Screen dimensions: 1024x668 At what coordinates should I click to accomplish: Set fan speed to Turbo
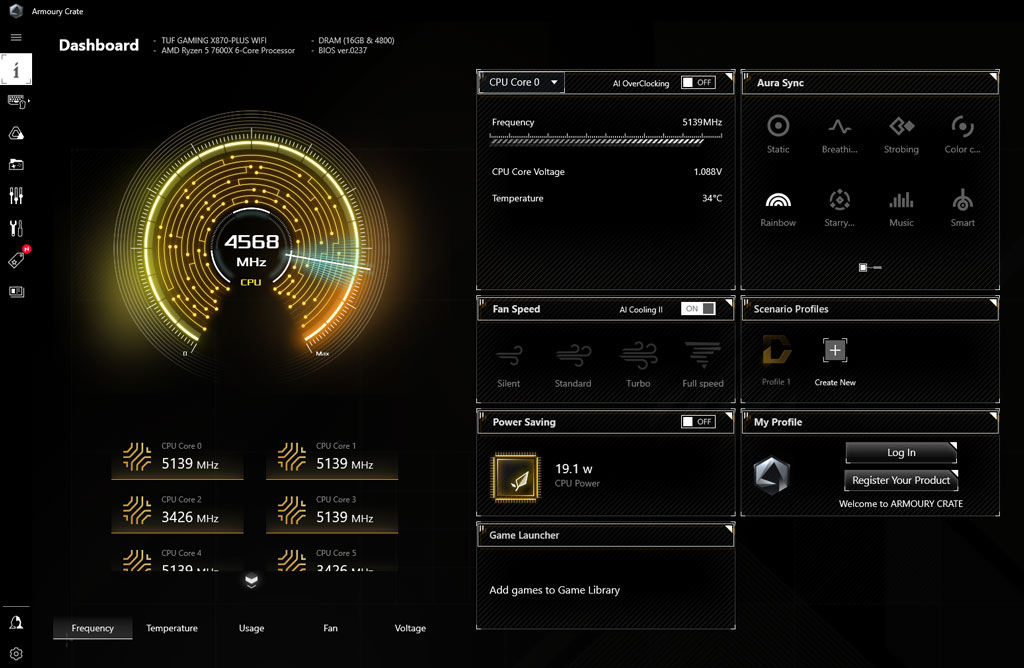coord(638,363)
